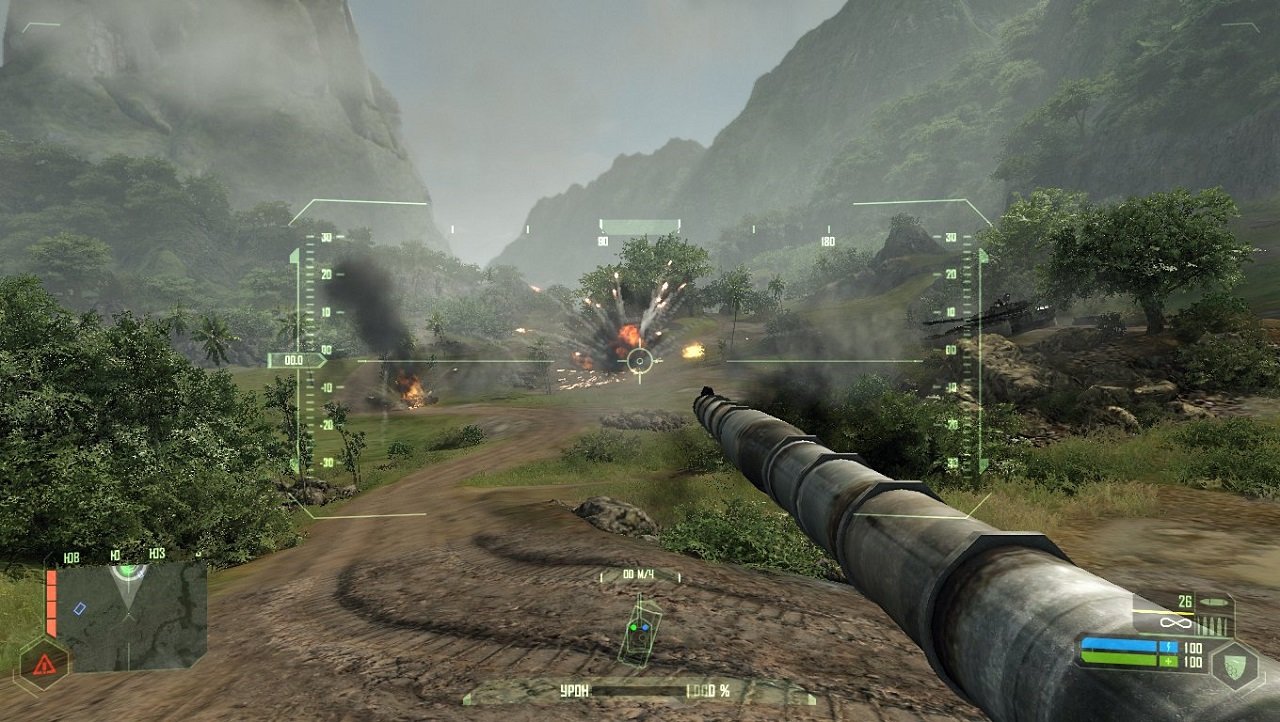Toggle the blue crew indicator on tank schematic

coord(645,627)
